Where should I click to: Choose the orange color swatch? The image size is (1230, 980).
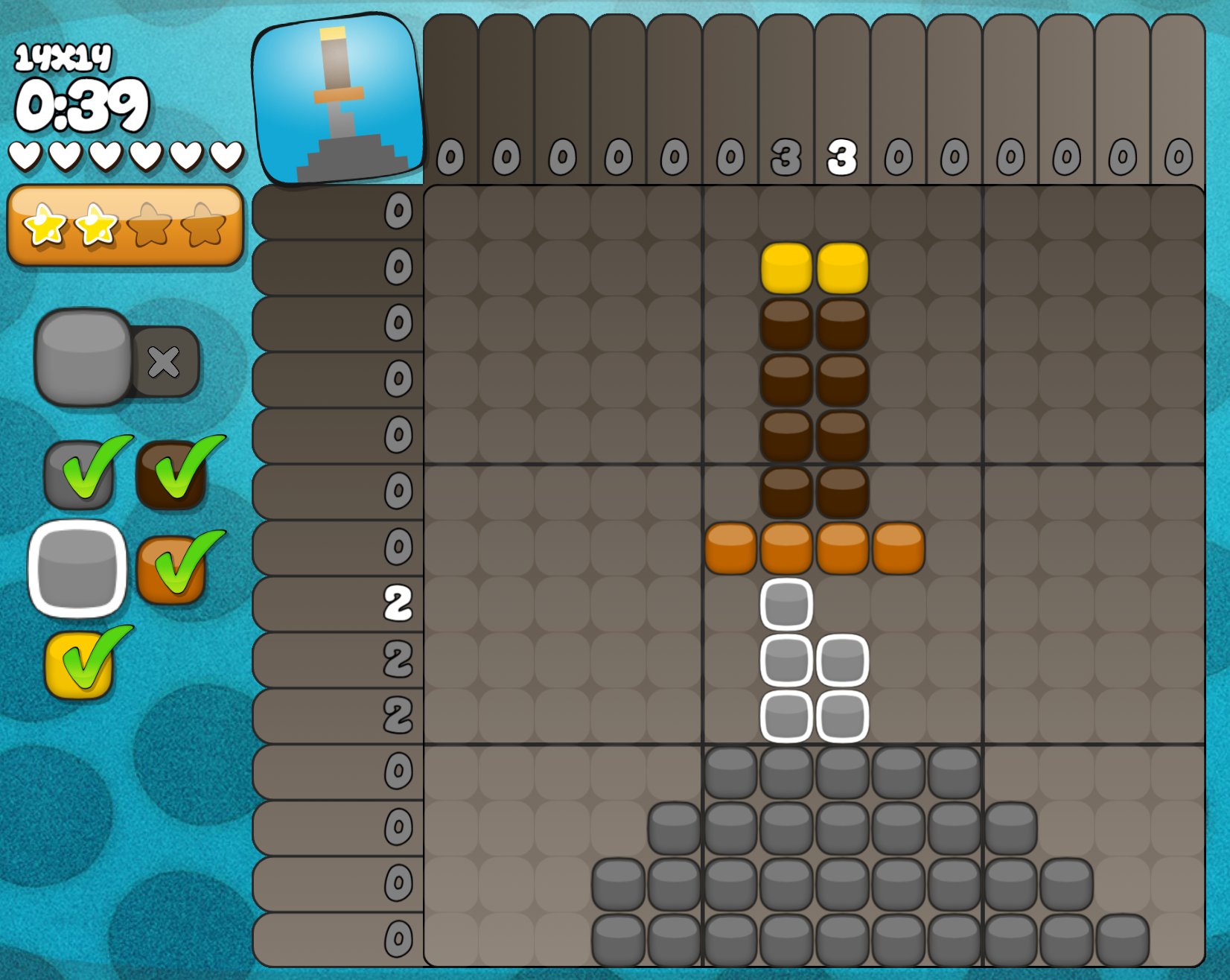coord(171,570)
